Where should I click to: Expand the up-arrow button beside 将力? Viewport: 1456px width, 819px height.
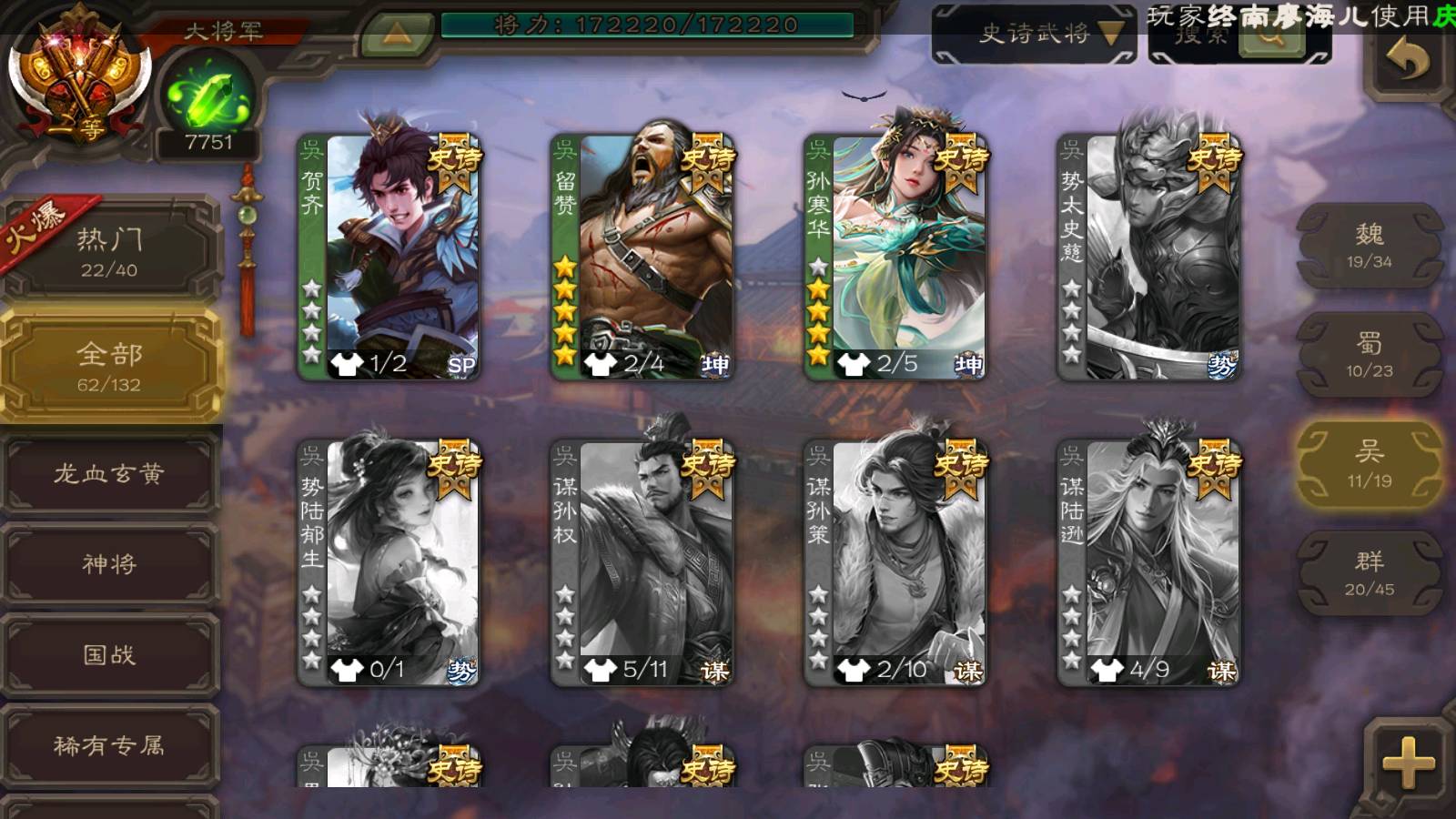pos(396,35)
